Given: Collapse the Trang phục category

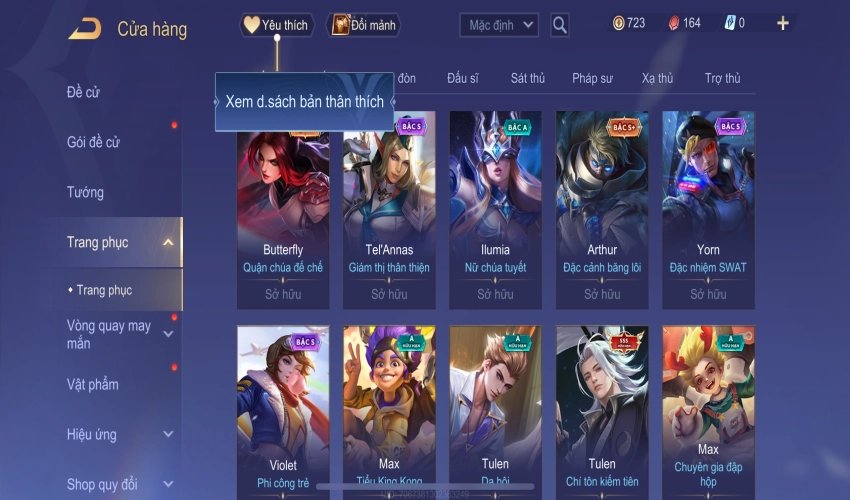Looking at the screenshot, I should click(x=168, y=242).
